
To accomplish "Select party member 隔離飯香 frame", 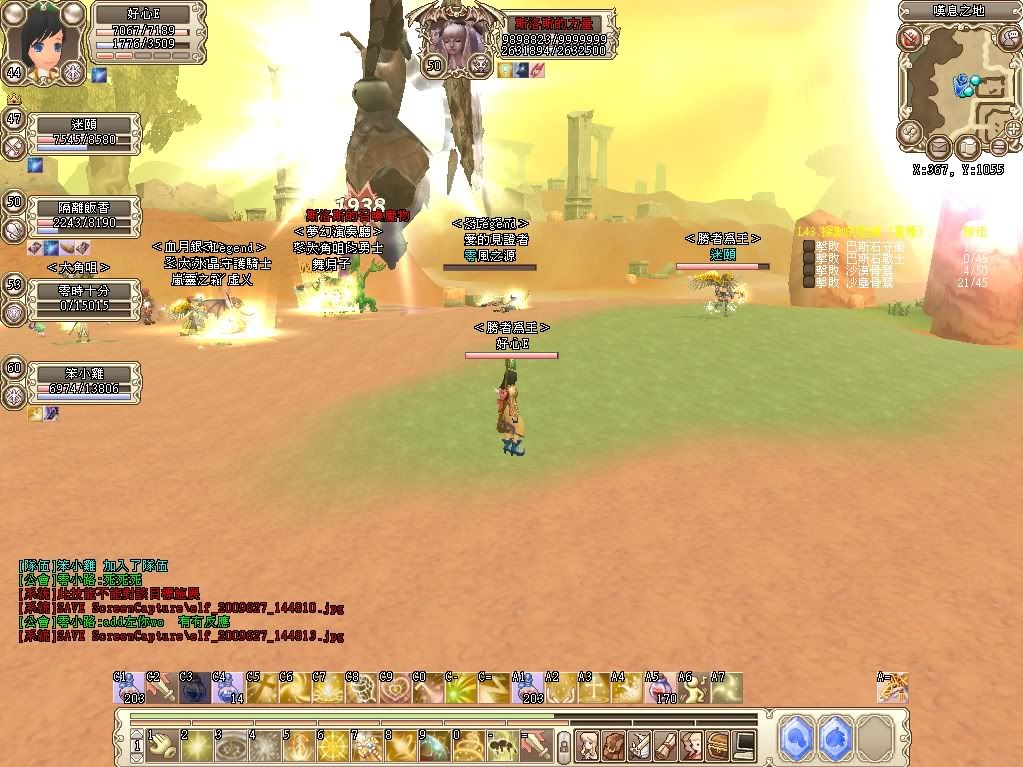I will pyautogui.click(x=84, y=214).
